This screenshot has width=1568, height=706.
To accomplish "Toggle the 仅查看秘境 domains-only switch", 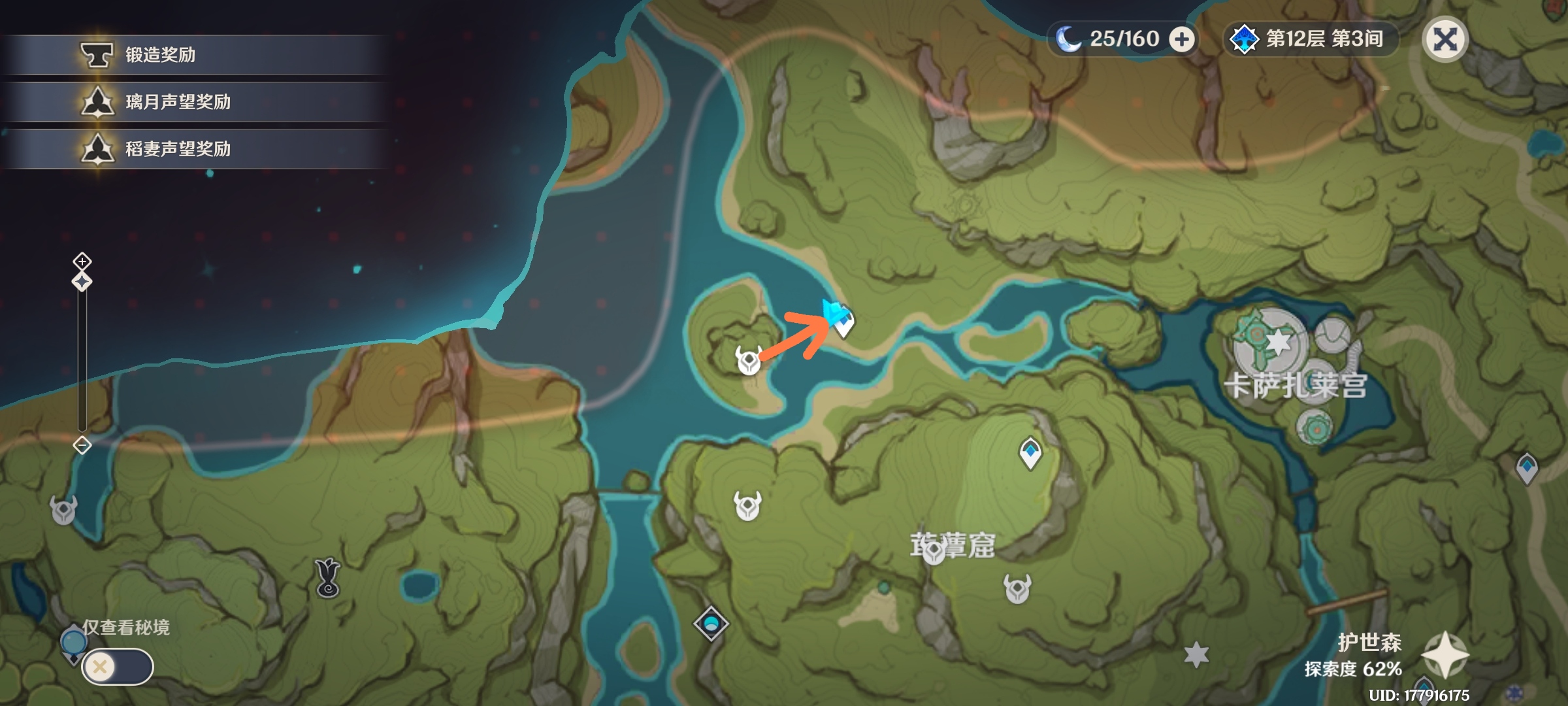I will coord(118,667).
